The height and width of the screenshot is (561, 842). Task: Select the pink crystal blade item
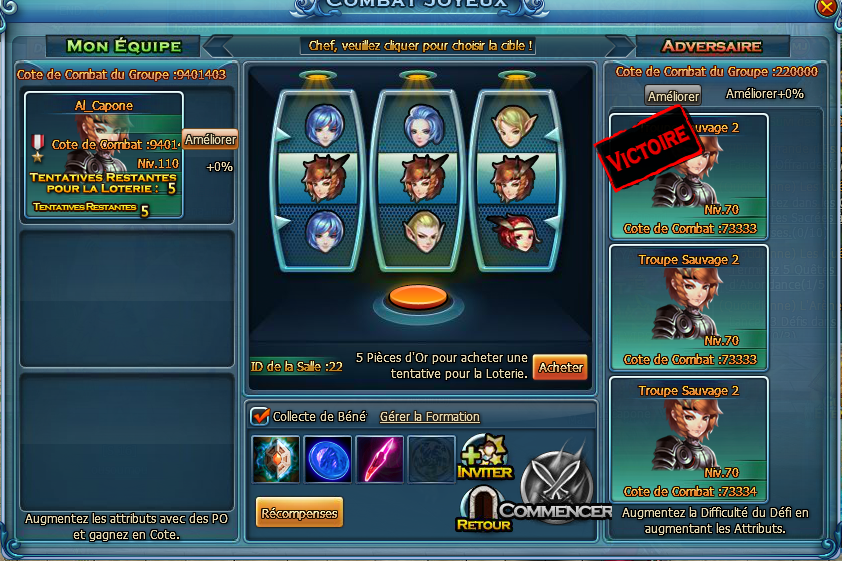(380, 459)
